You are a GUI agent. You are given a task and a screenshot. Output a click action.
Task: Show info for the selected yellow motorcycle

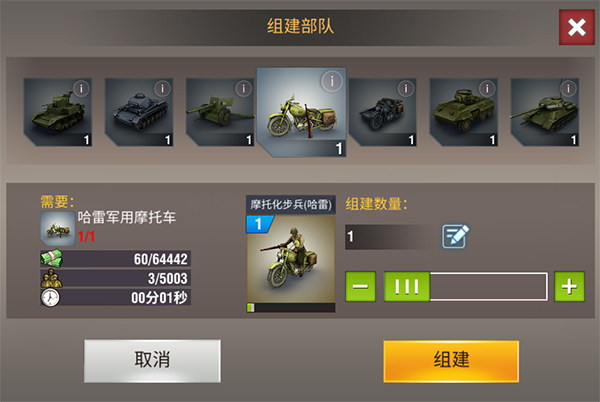point(331,81)
